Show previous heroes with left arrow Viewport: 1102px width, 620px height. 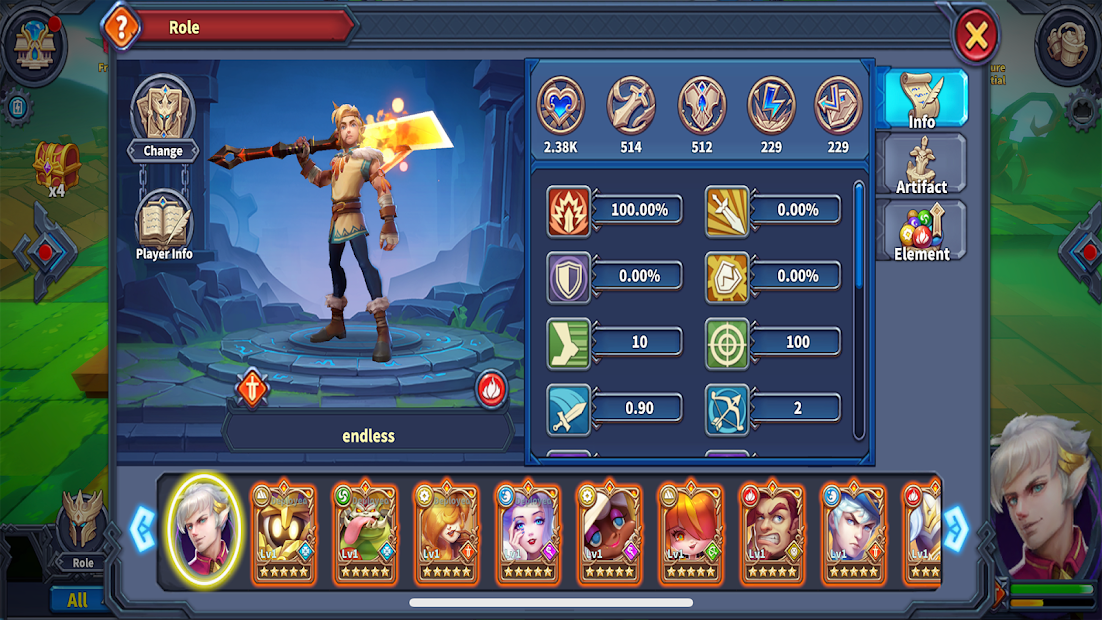click(x=142, y=529)
